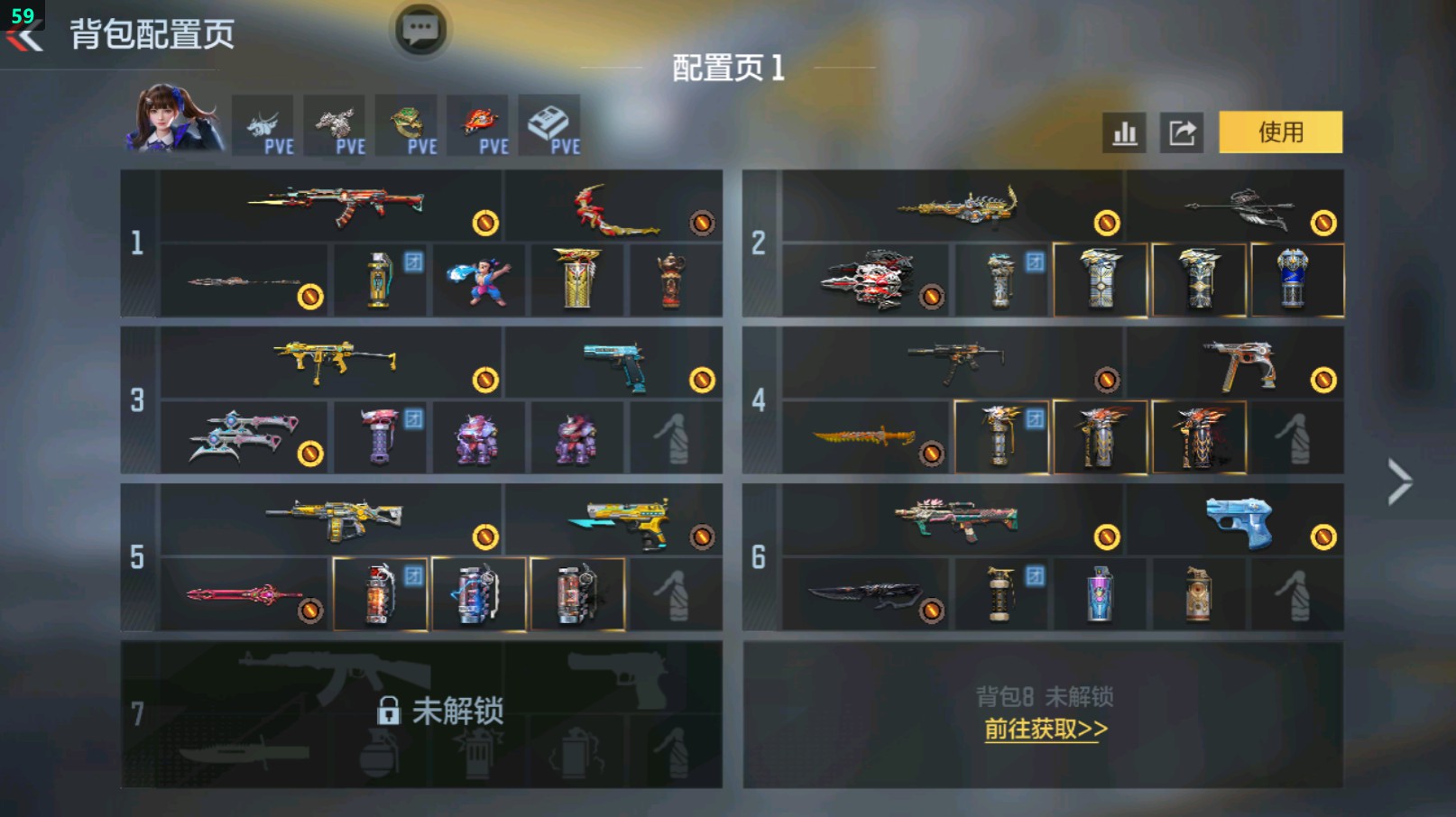Tap the yellow 使用 button
This screenshot has width=1456, height=817.
pos(1281,132)
